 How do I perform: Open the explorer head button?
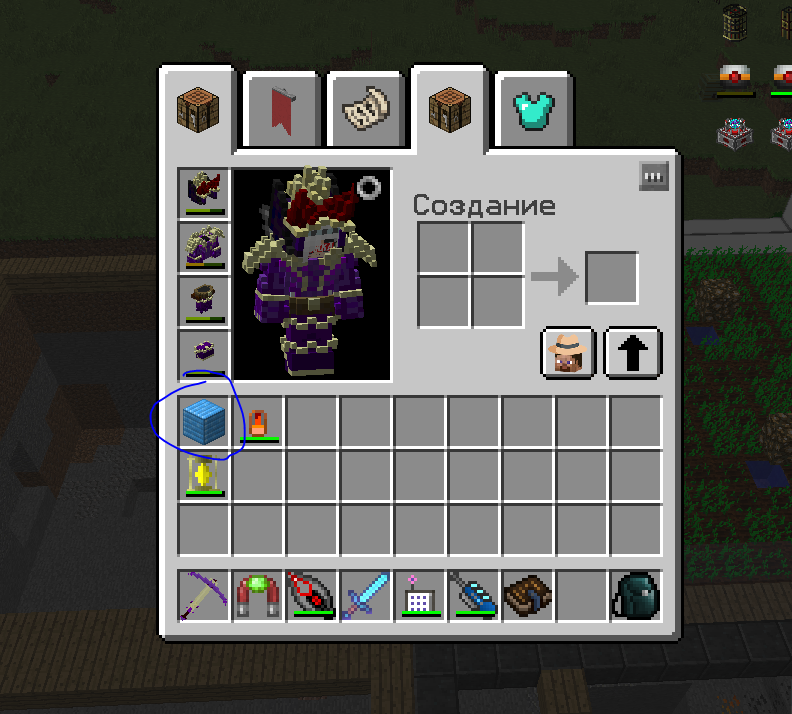click(x=569, y=351)
